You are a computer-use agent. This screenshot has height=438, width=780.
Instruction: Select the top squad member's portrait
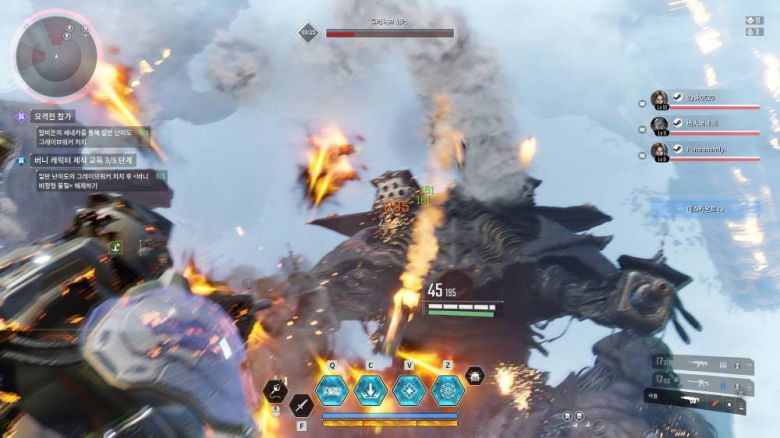tap(659, 100)
